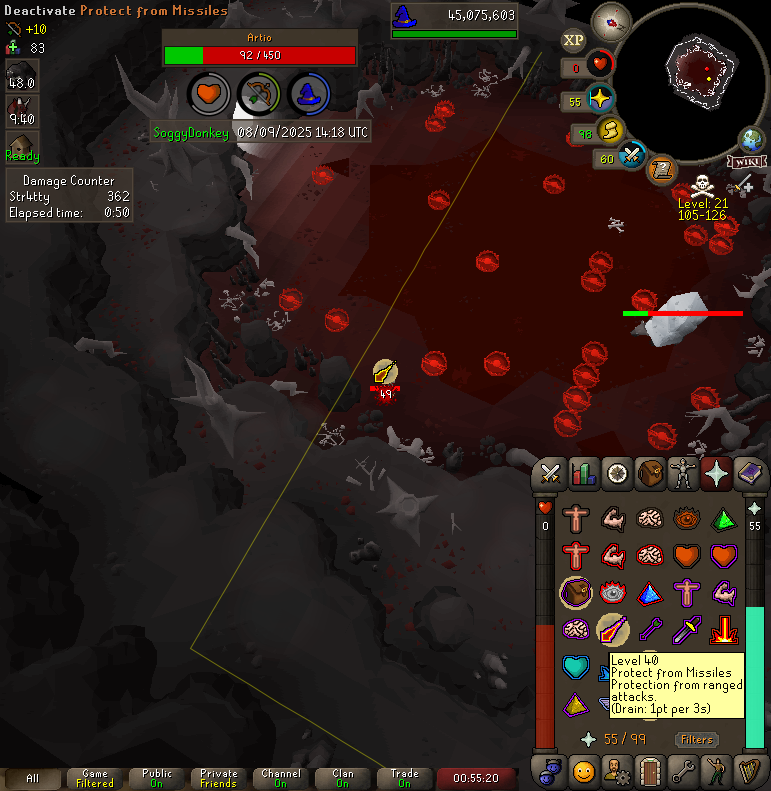The width and height of the screenshot is (771, 791).
Task: Open the Settings wrench tab
Action: pos(685,771)
